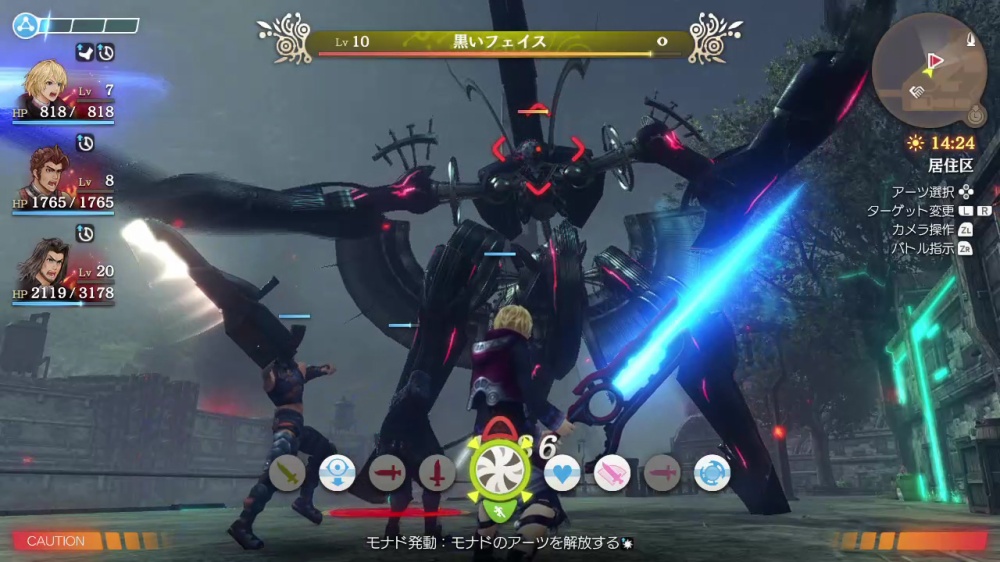Select the blue ring aura art
The height and width of the screenshot is (562, 1000).
click(712, 472)
